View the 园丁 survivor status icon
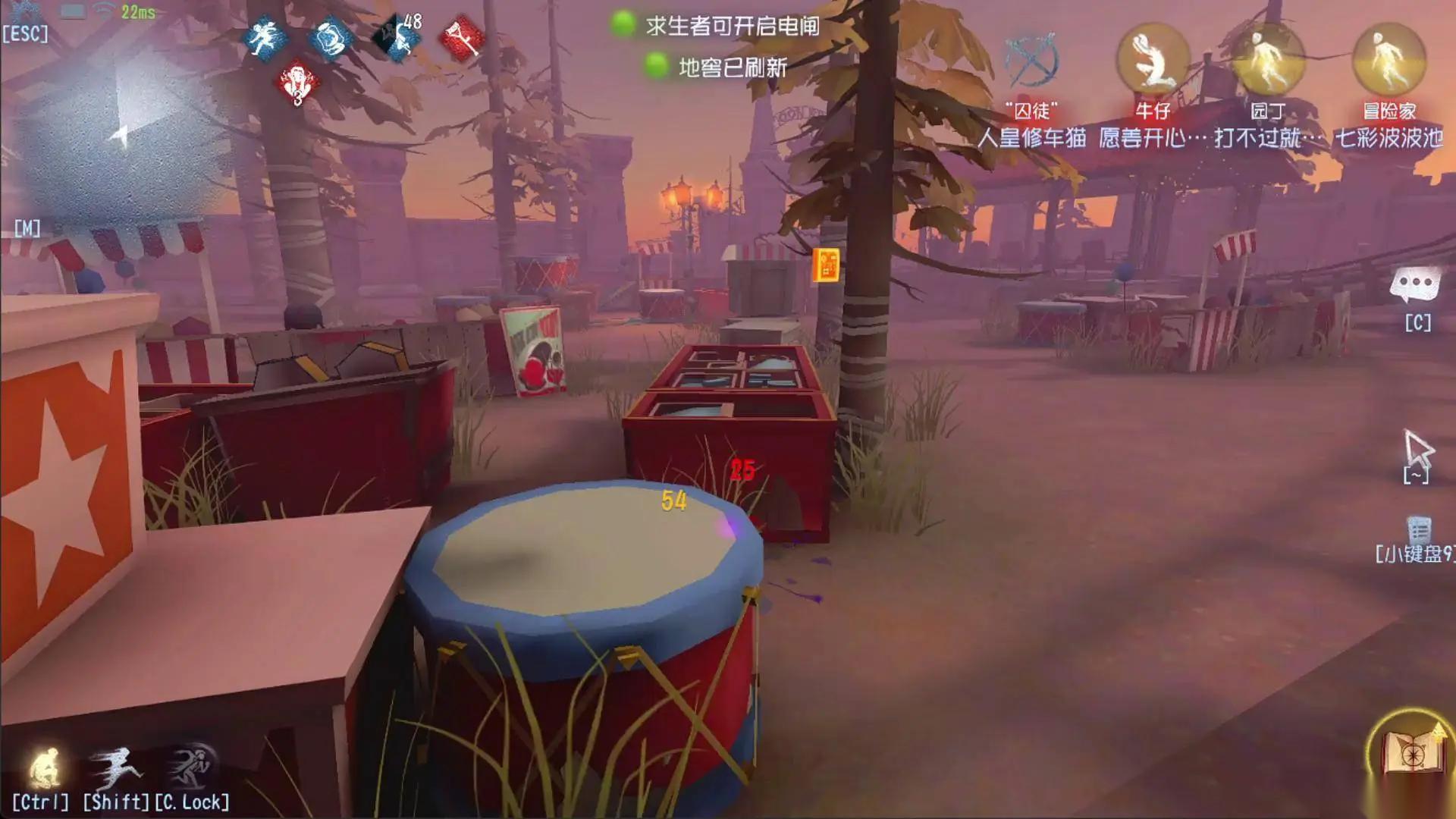 click(x=1267, y=61)
